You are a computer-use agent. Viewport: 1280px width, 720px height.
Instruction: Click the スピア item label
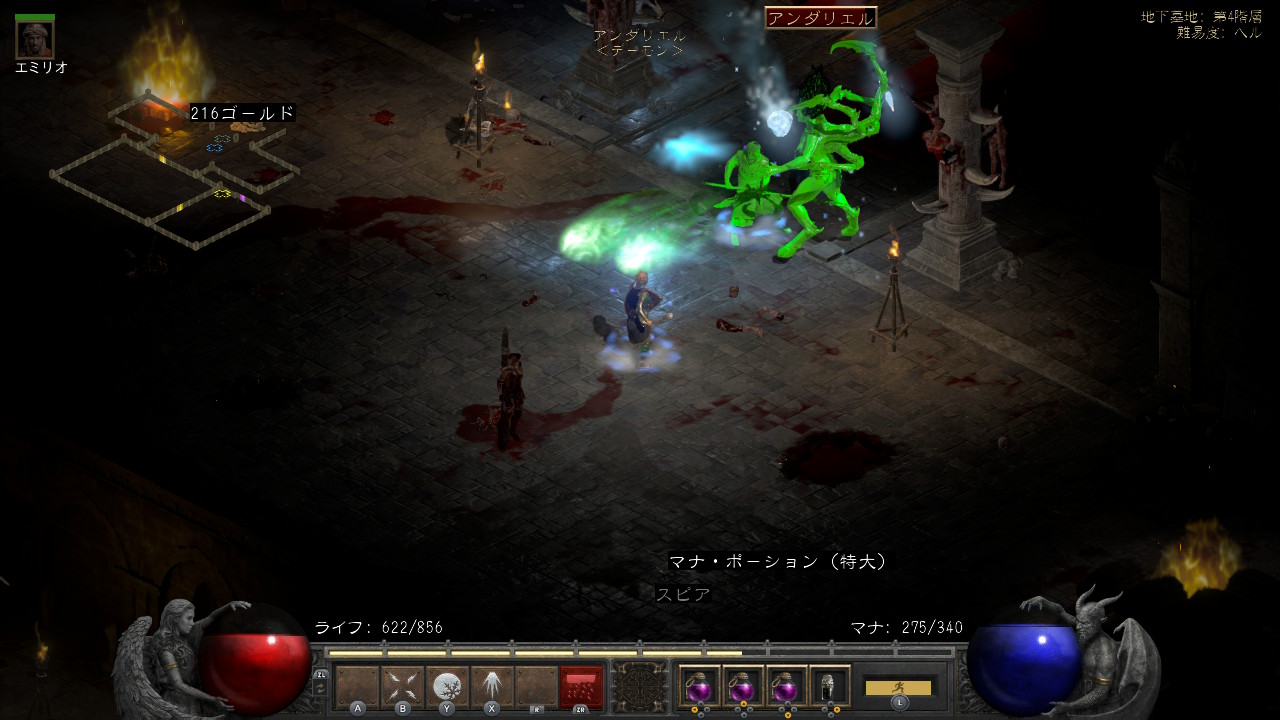point(684,594)
